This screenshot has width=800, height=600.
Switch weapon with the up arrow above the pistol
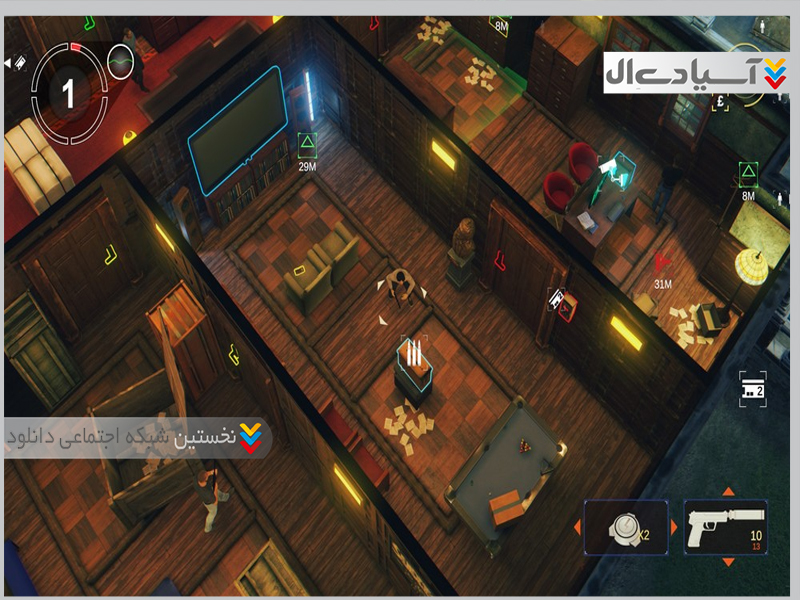(727, 491)
